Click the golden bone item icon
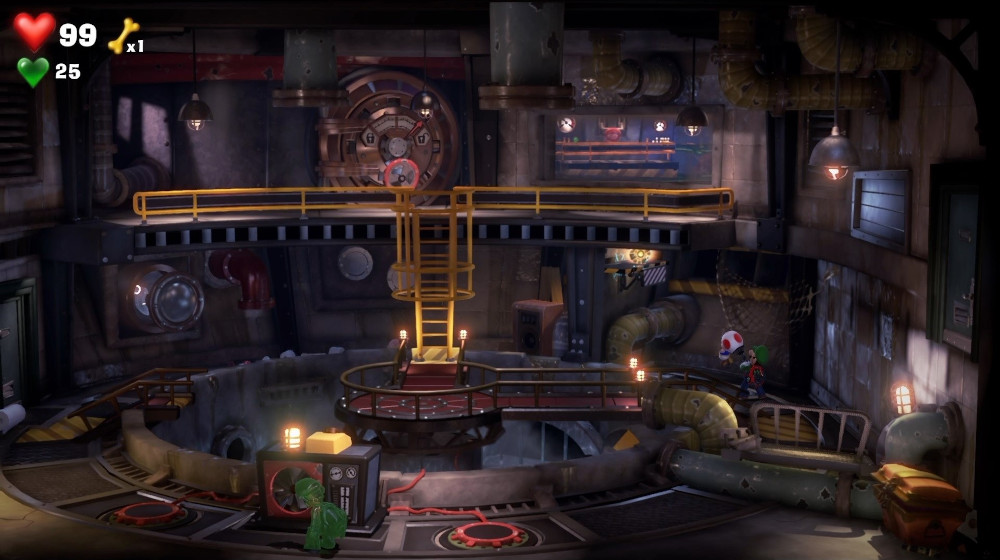Image resolution: width=1000 pixels, height=560 pixels. (122, 36)
